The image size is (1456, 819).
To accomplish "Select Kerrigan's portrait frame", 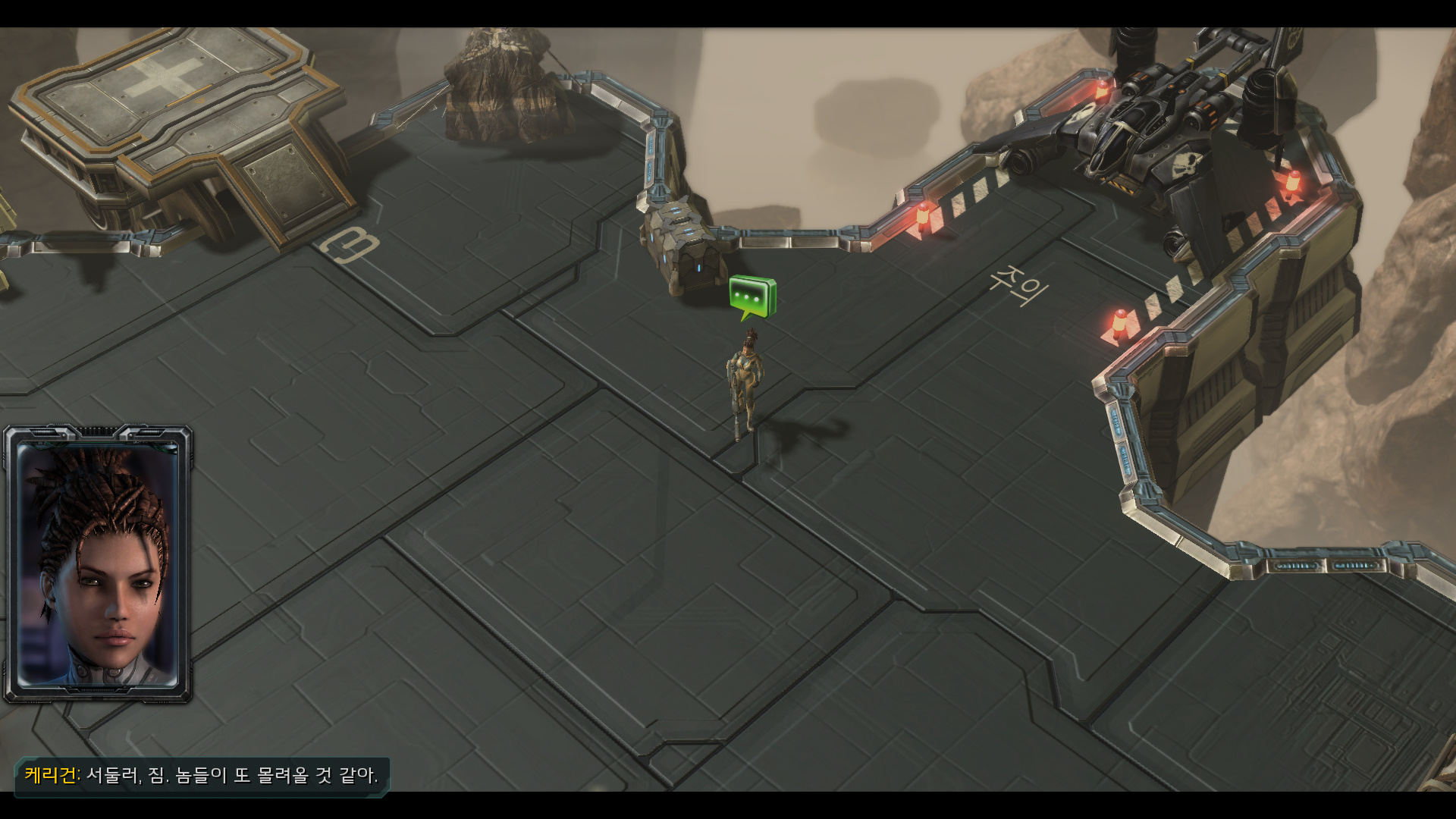I will [98, 564].
